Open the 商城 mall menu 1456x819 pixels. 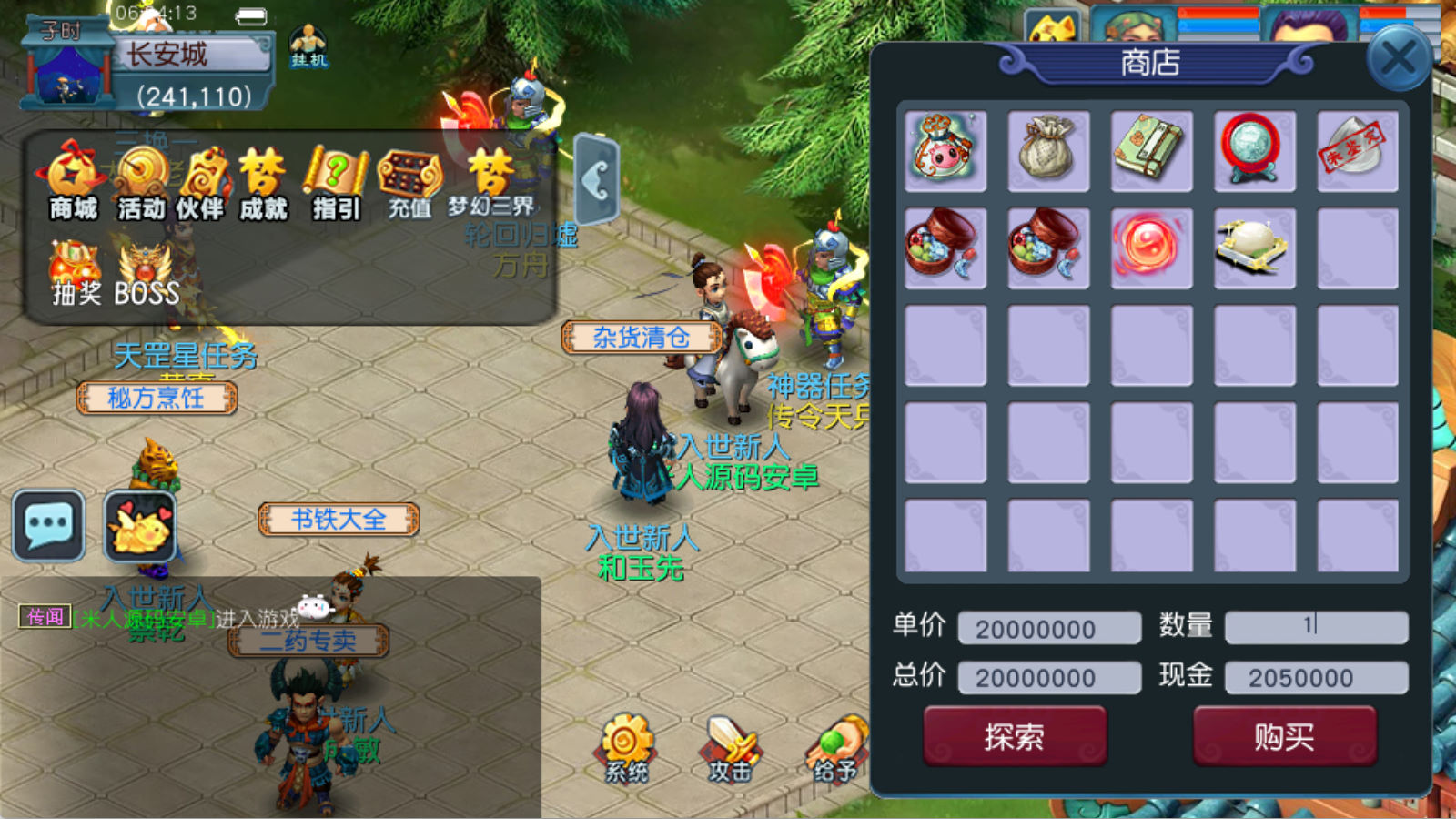coord(73,184)
